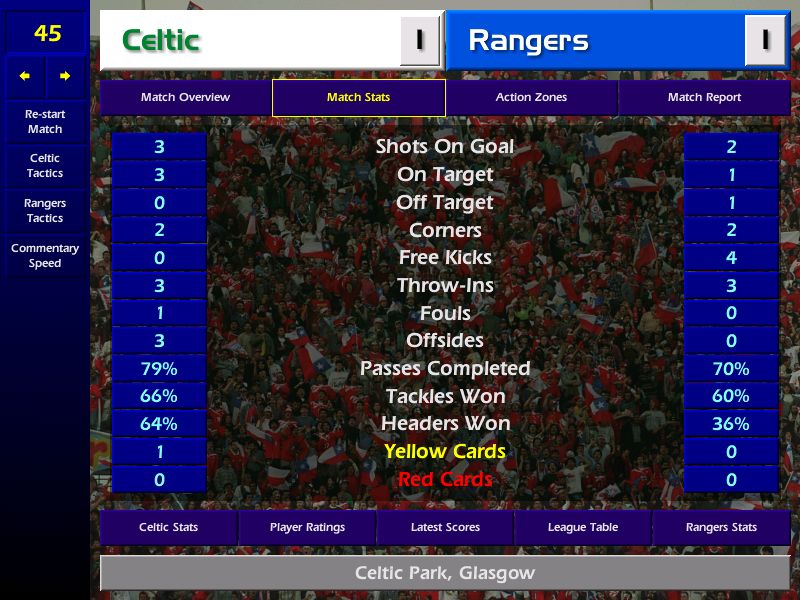The image size is (800, 600).
Task: Select the Celtic team name bar
Action: coord(250,41)
